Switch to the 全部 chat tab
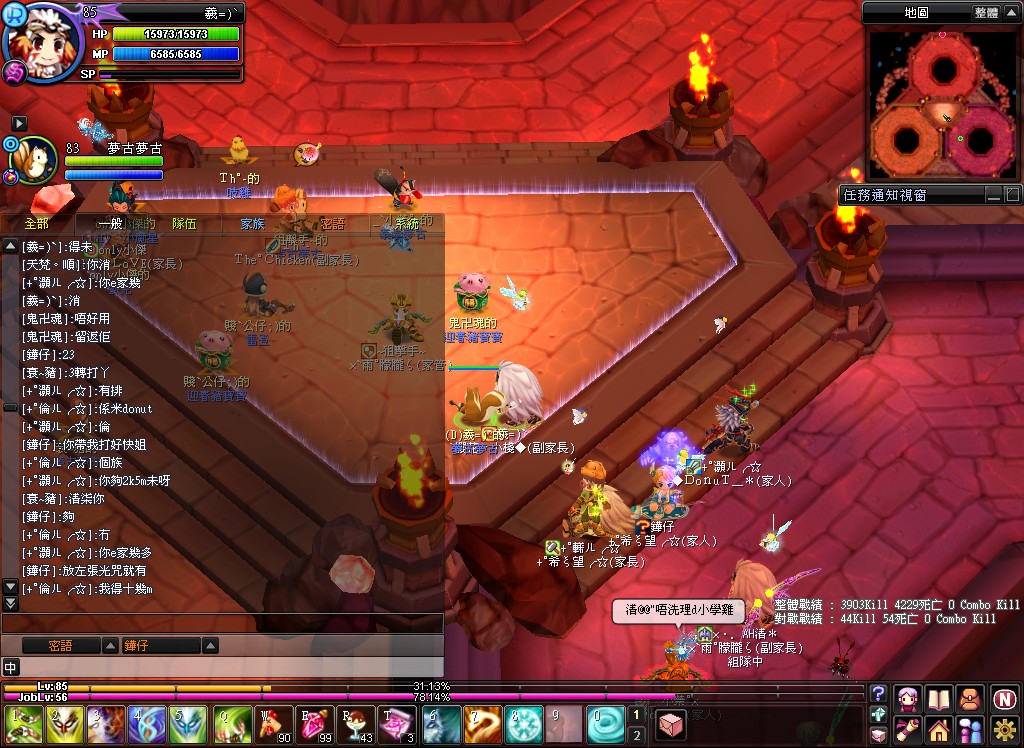1024x748 pixels. pyautogui.click(x=36, y=224)
